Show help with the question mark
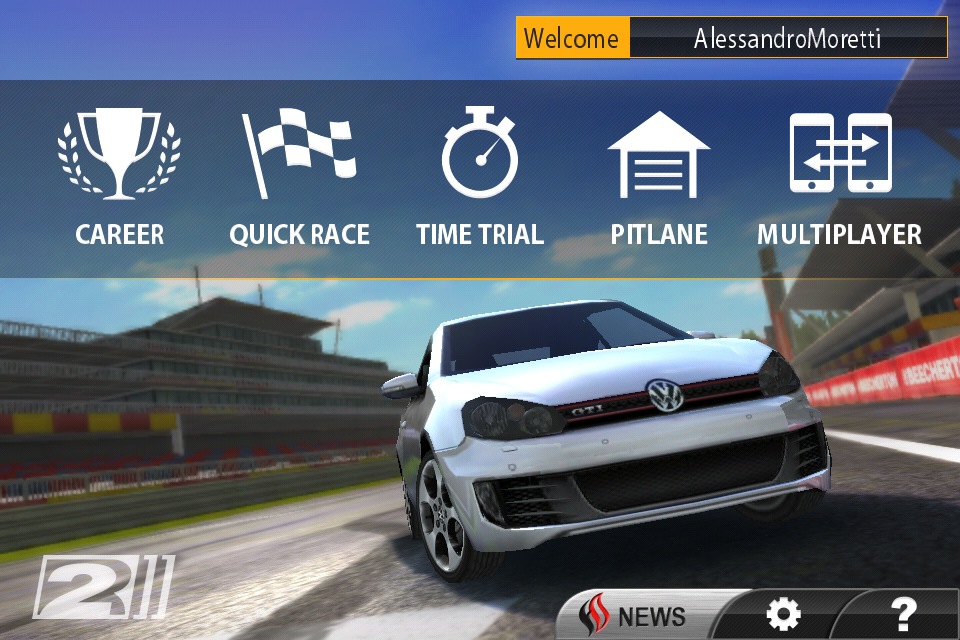This screenshot has width=960, height=640. [902, 613]
